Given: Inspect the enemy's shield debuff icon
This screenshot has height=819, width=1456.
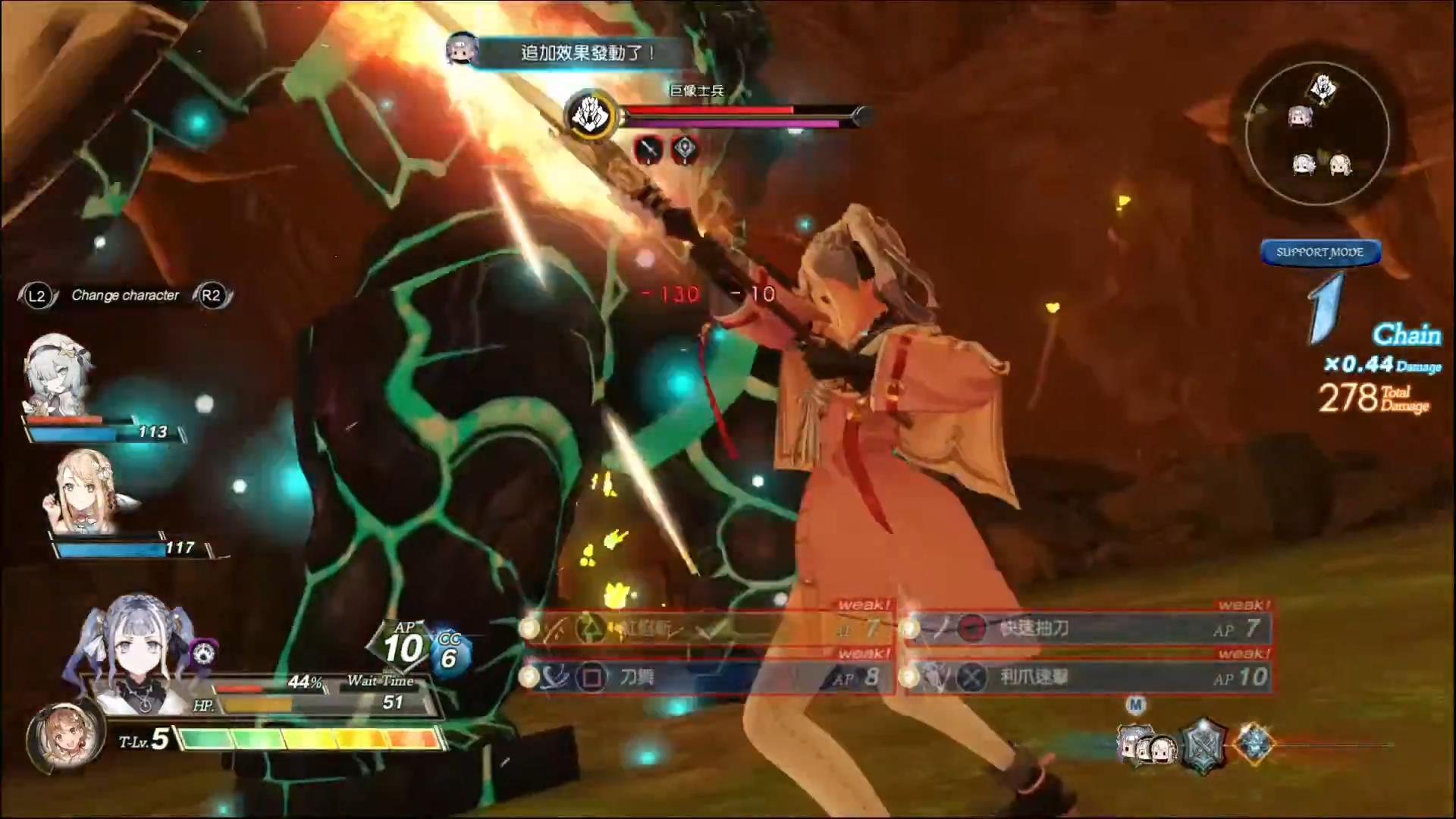Looking at the screenshot, I should coord(685,149).
